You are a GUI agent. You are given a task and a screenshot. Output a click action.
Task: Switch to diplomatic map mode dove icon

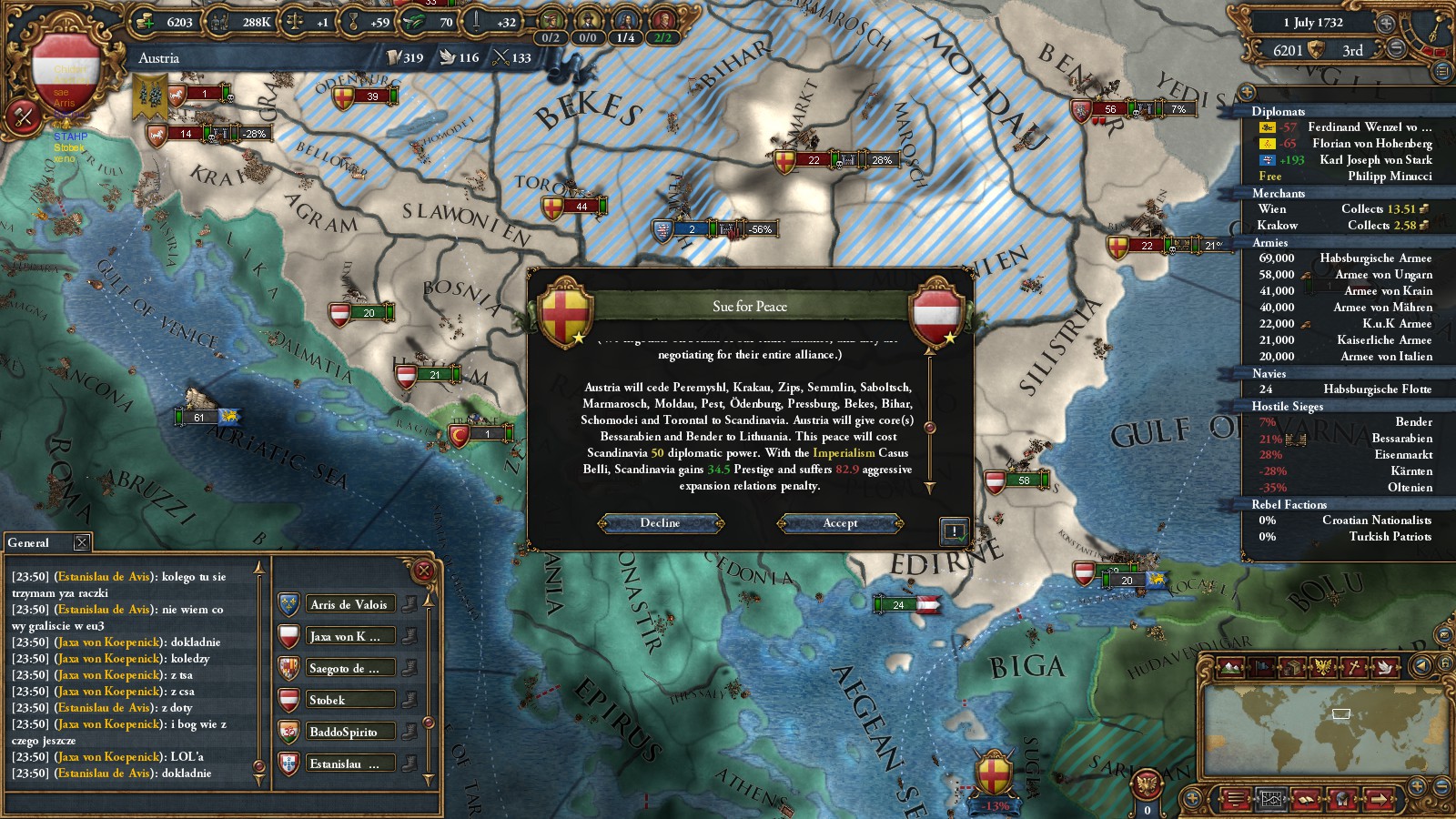pos(1385,667)
